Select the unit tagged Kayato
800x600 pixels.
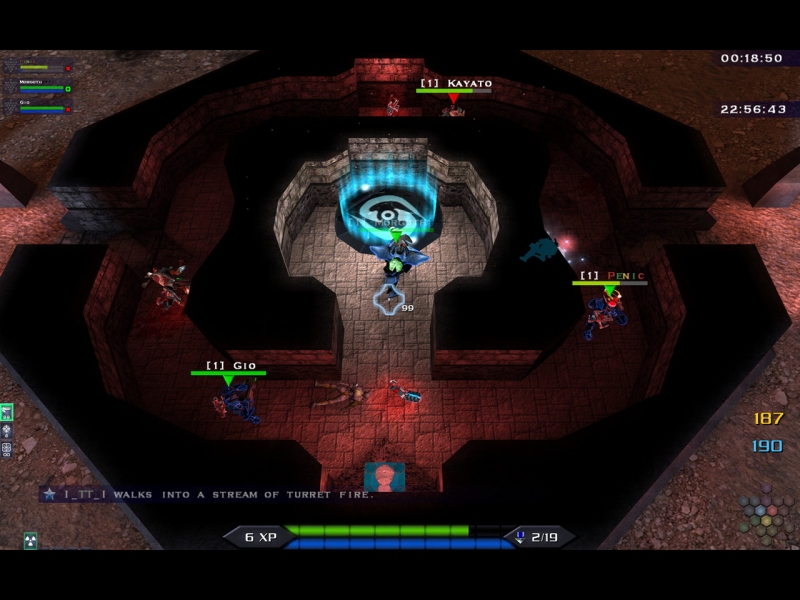pos(454,106)
